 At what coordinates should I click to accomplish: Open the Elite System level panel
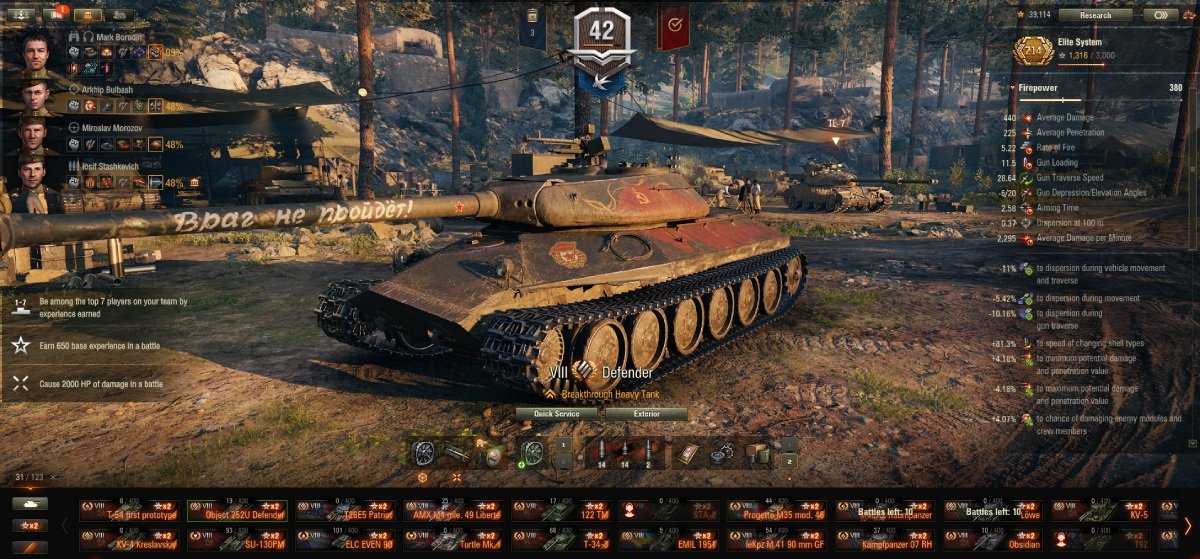1034,51
